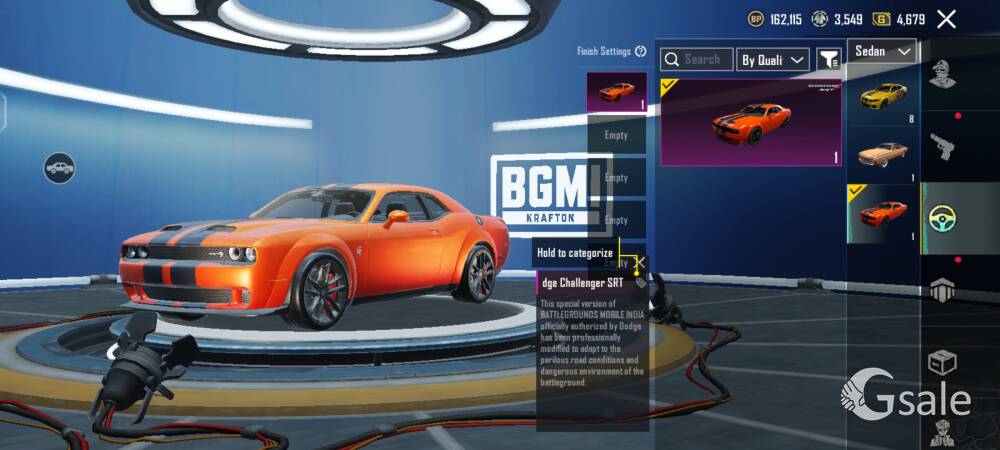Viewport: 1000px width, 450px height.
Task: Expand the Sedan vehicle type dropdown
Action: click(x=883, y=51)
